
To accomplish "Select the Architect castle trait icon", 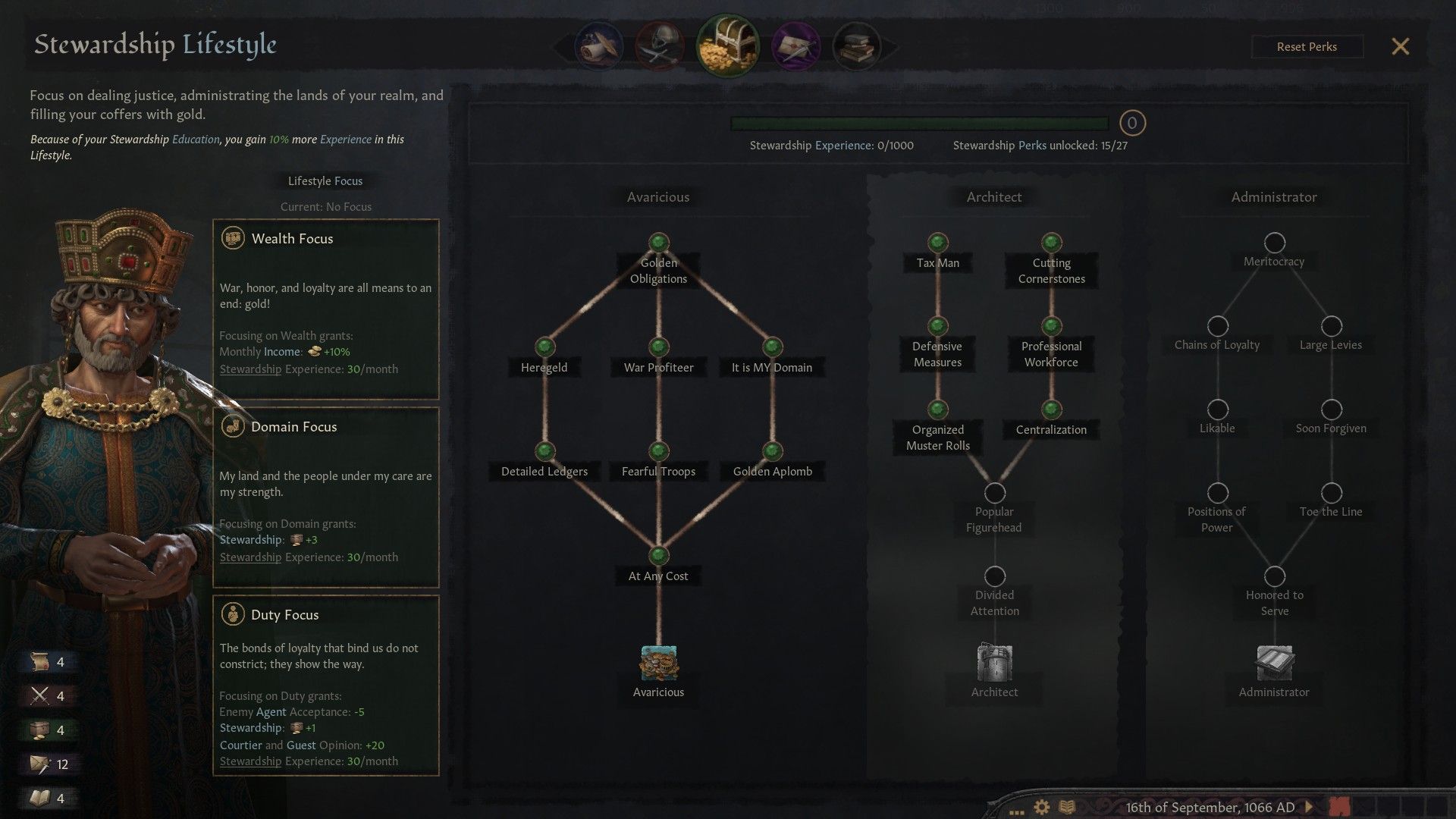I will (993, 663).
